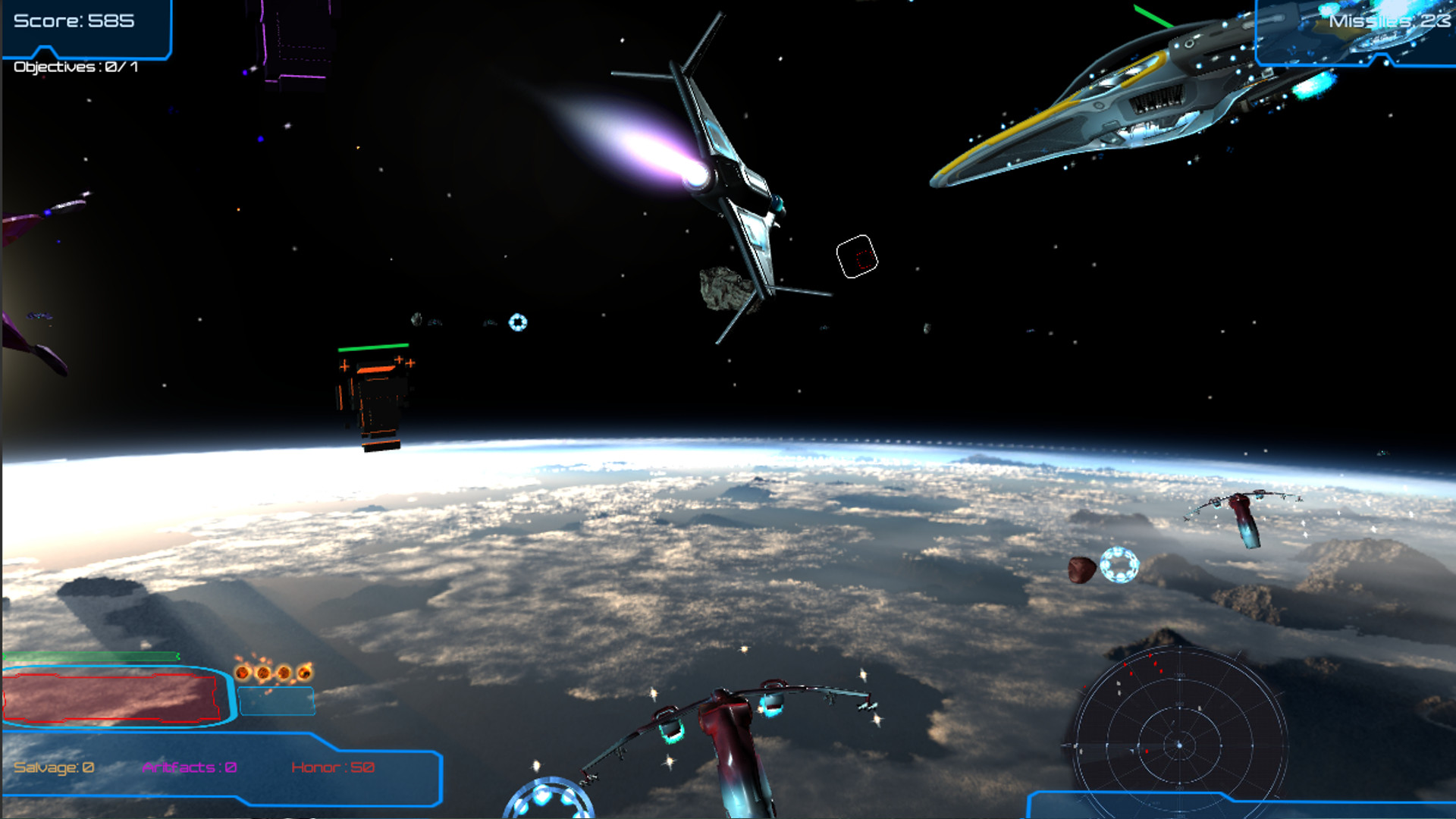The height and width of the screenshot is (819, 1456).
Task: Click the glowing ring pickup near screen center
Action: coord(519,321)
